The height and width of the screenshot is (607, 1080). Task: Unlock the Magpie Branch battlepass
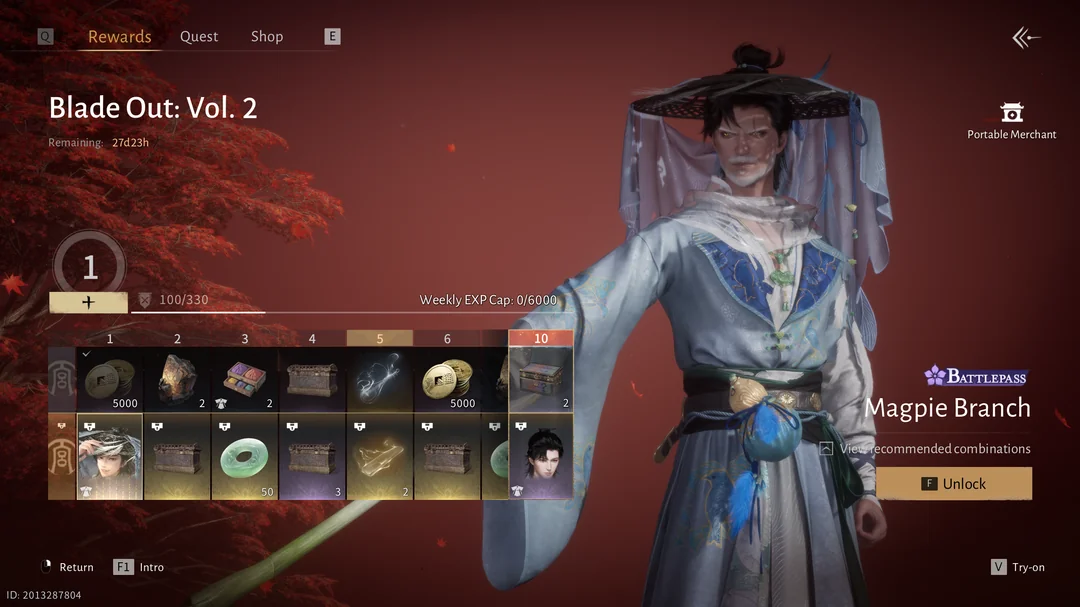coord(954,484)
